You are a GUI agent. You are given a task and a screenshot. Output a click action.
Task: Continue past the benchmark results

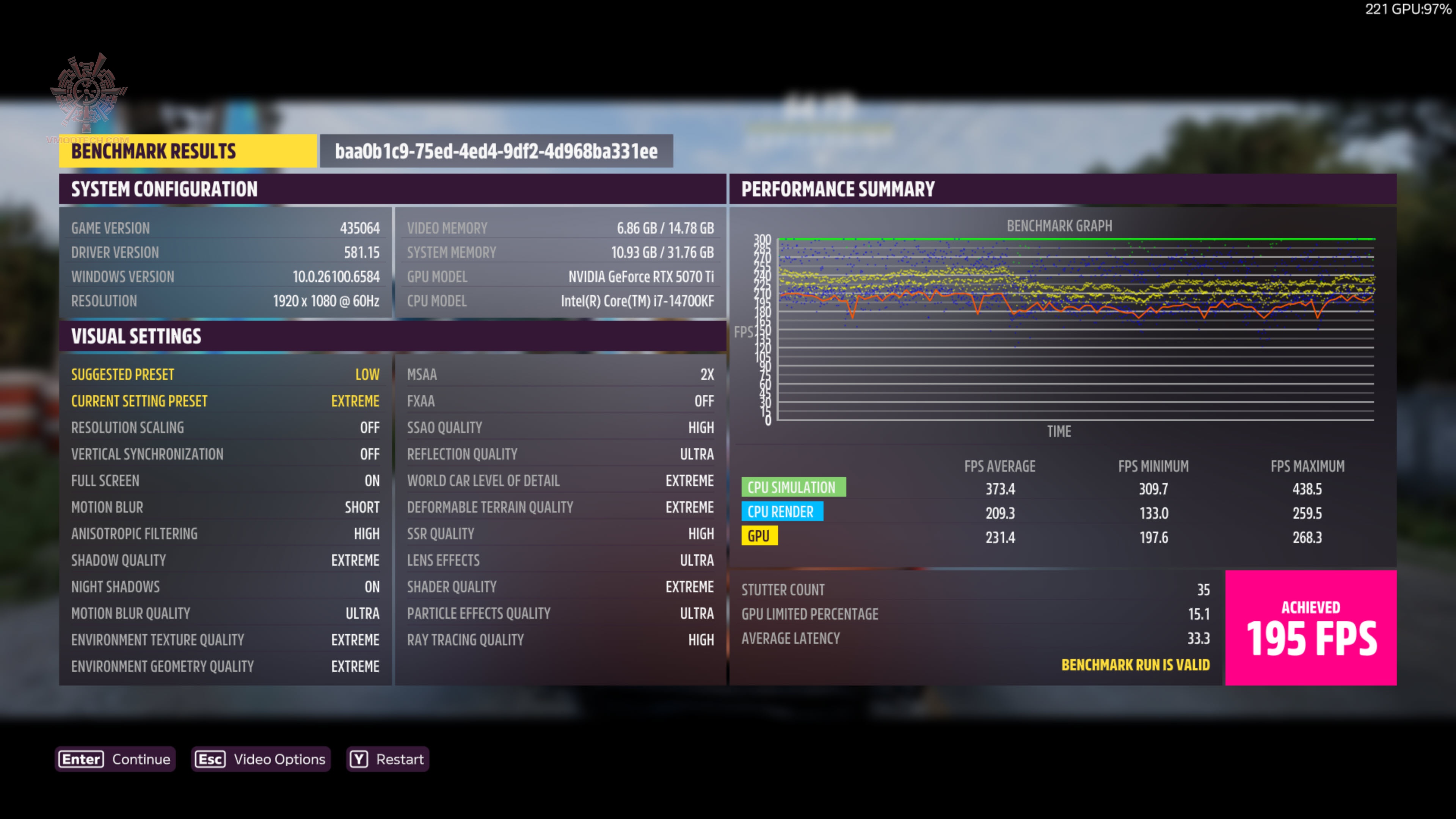coord(115,759)
